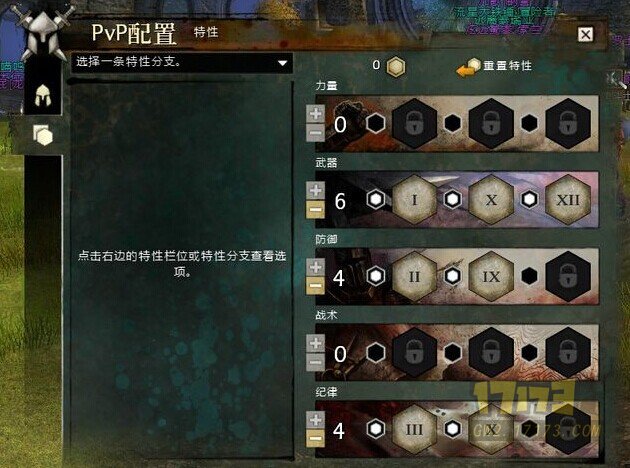
Task: Add a point to 防御 with plus
Action: tap(315, 267)
